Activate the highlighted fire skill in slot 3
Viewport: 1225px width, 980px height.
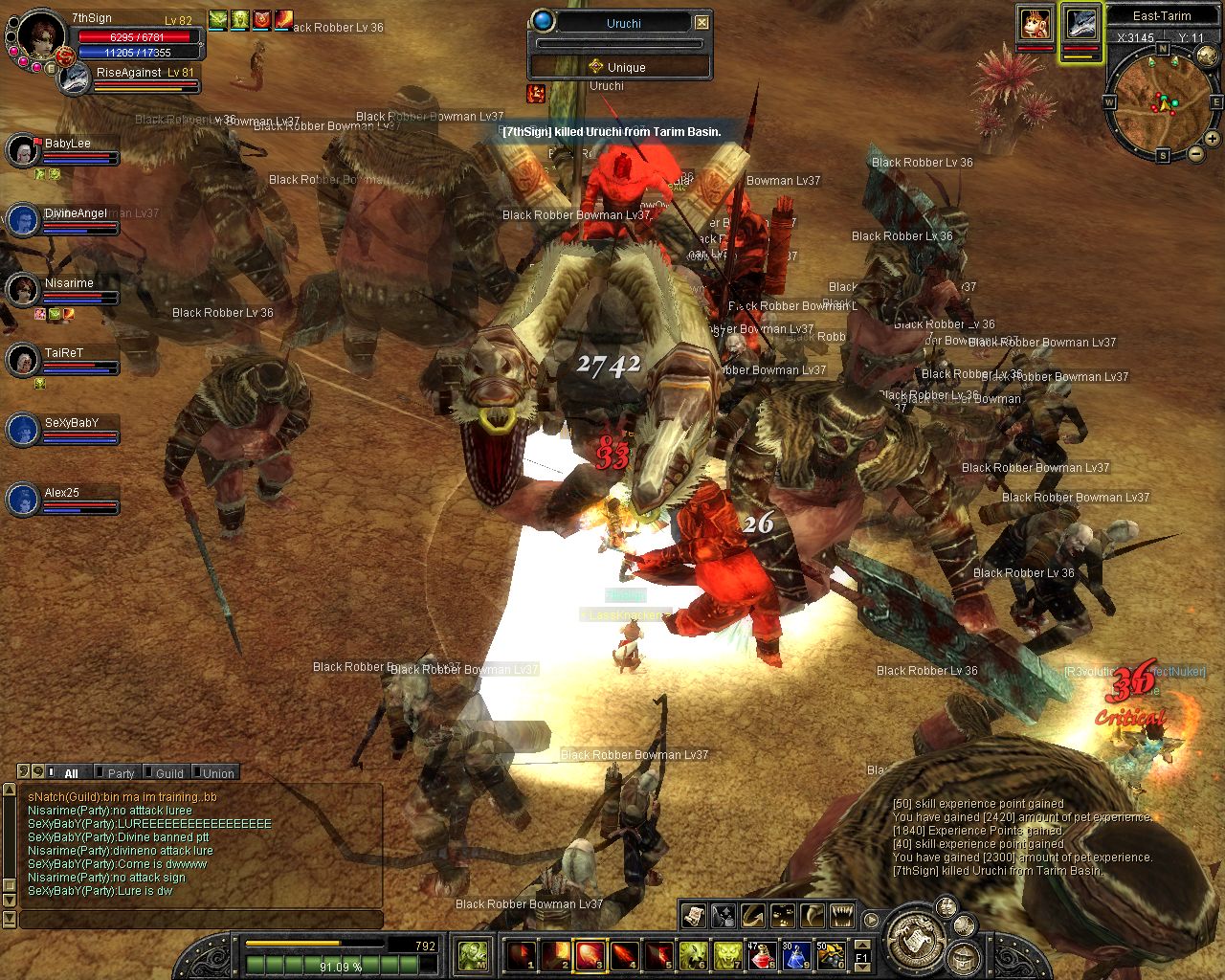click(590, 955)
